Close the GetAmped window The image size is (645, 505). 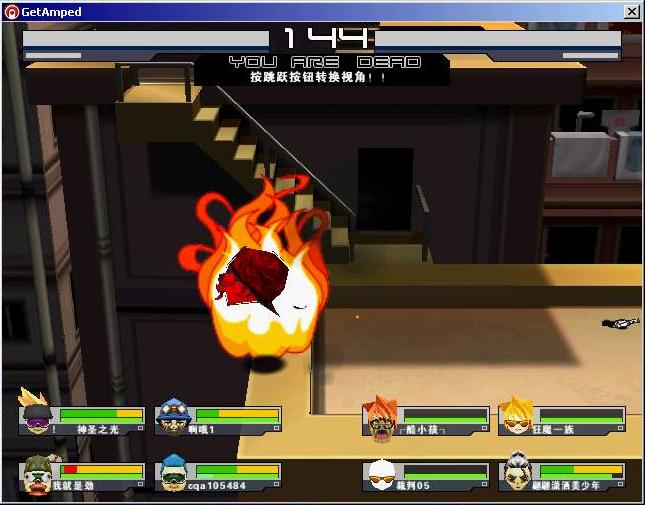[x=632, y=12]
